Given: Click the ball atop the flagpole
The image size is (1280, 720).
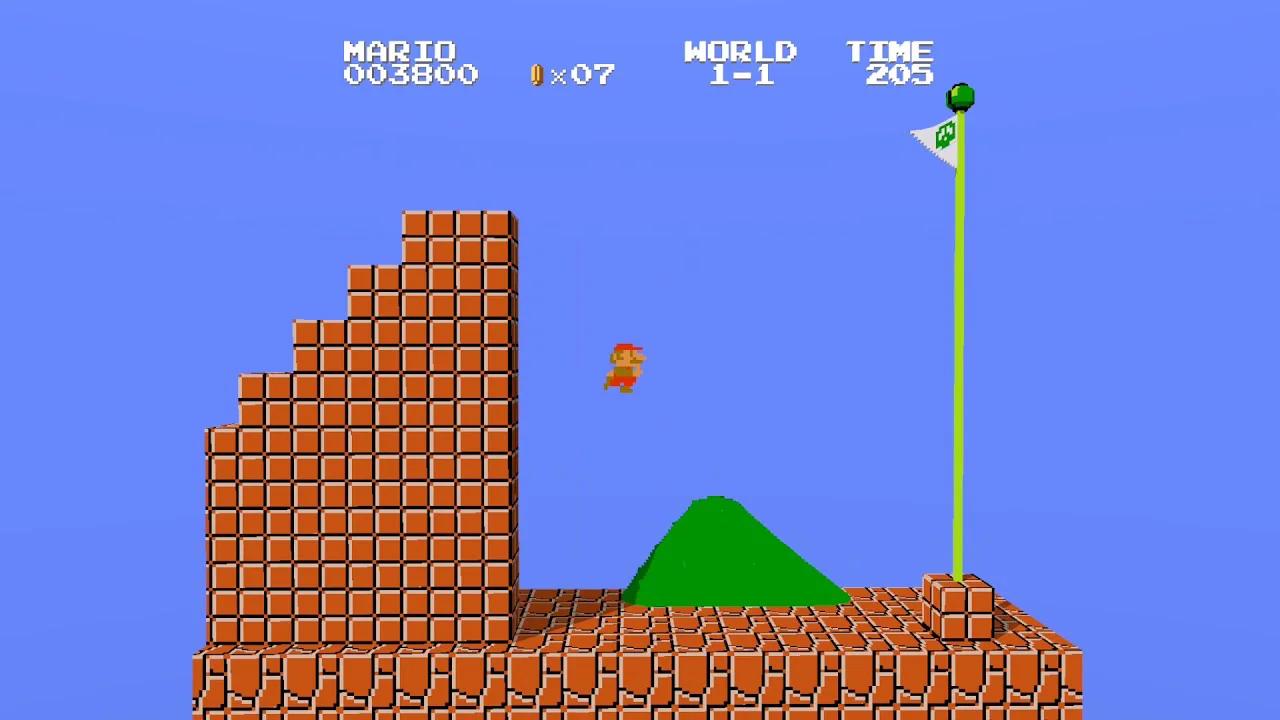Looking at the screenshot, I should [x=959, y=95].
